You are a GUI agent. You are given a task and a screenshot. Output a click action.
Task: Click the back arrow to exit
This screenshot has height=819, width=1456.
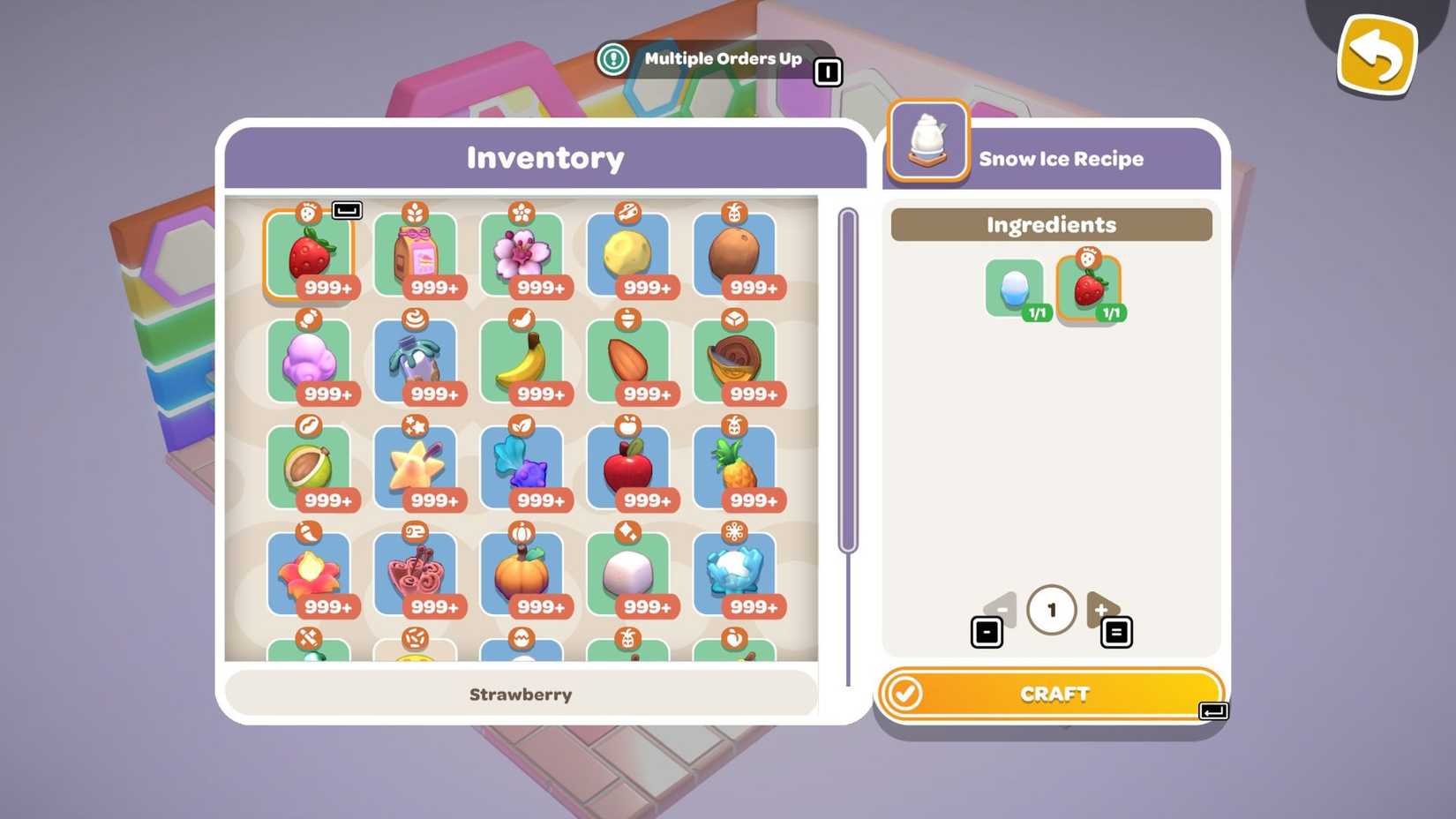click(x=1377, y=55)
